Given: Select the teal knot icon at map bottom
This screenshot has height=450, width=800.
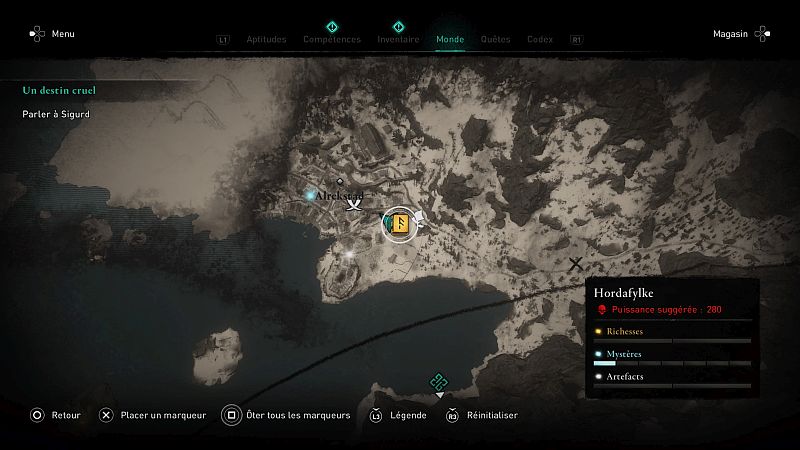Looking at the screenshot, I should (x=437, y=381).
